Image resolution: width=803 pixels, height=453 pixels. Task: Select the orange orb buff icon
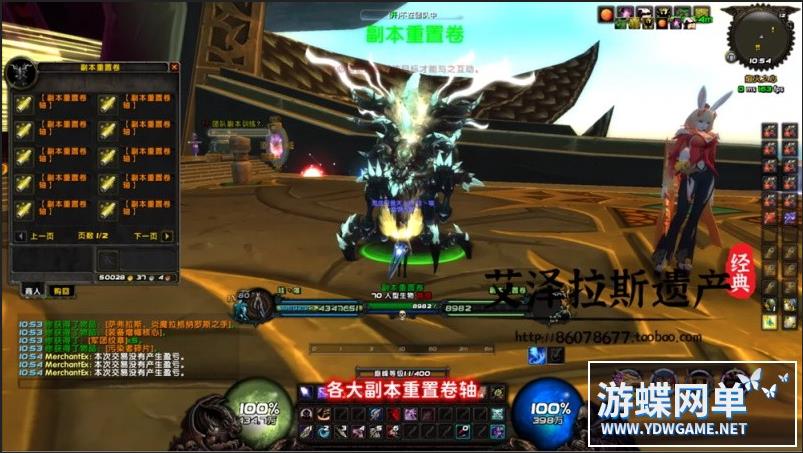606,14
